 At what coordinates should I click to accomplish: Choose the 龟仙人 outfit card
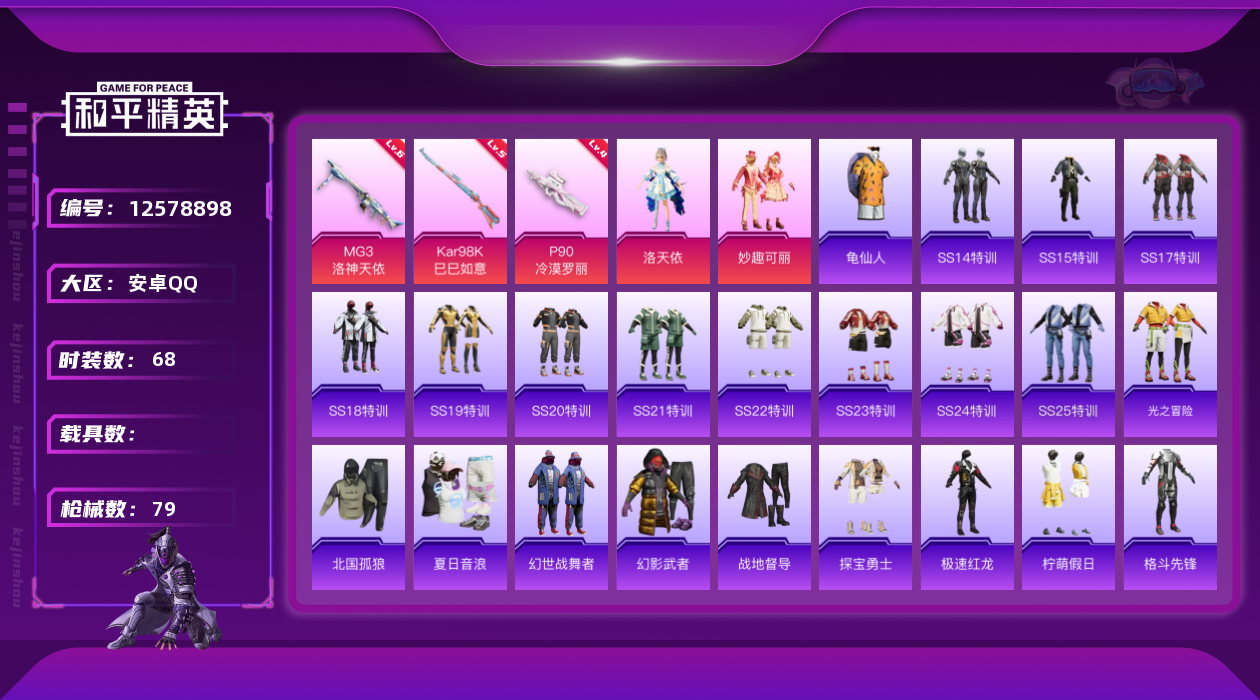tap(865, 211)
